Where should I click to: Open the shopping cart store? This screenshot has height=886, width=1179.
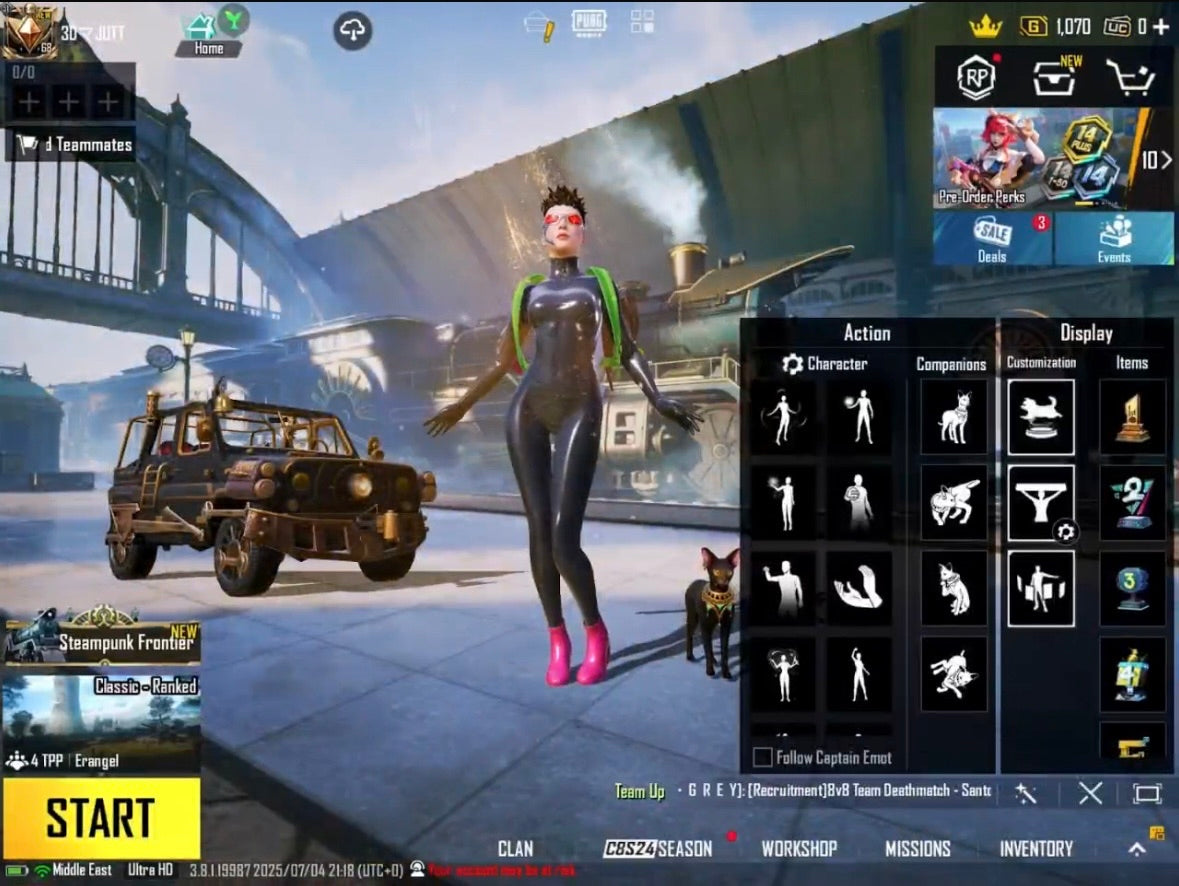(x=1131, y=78)
